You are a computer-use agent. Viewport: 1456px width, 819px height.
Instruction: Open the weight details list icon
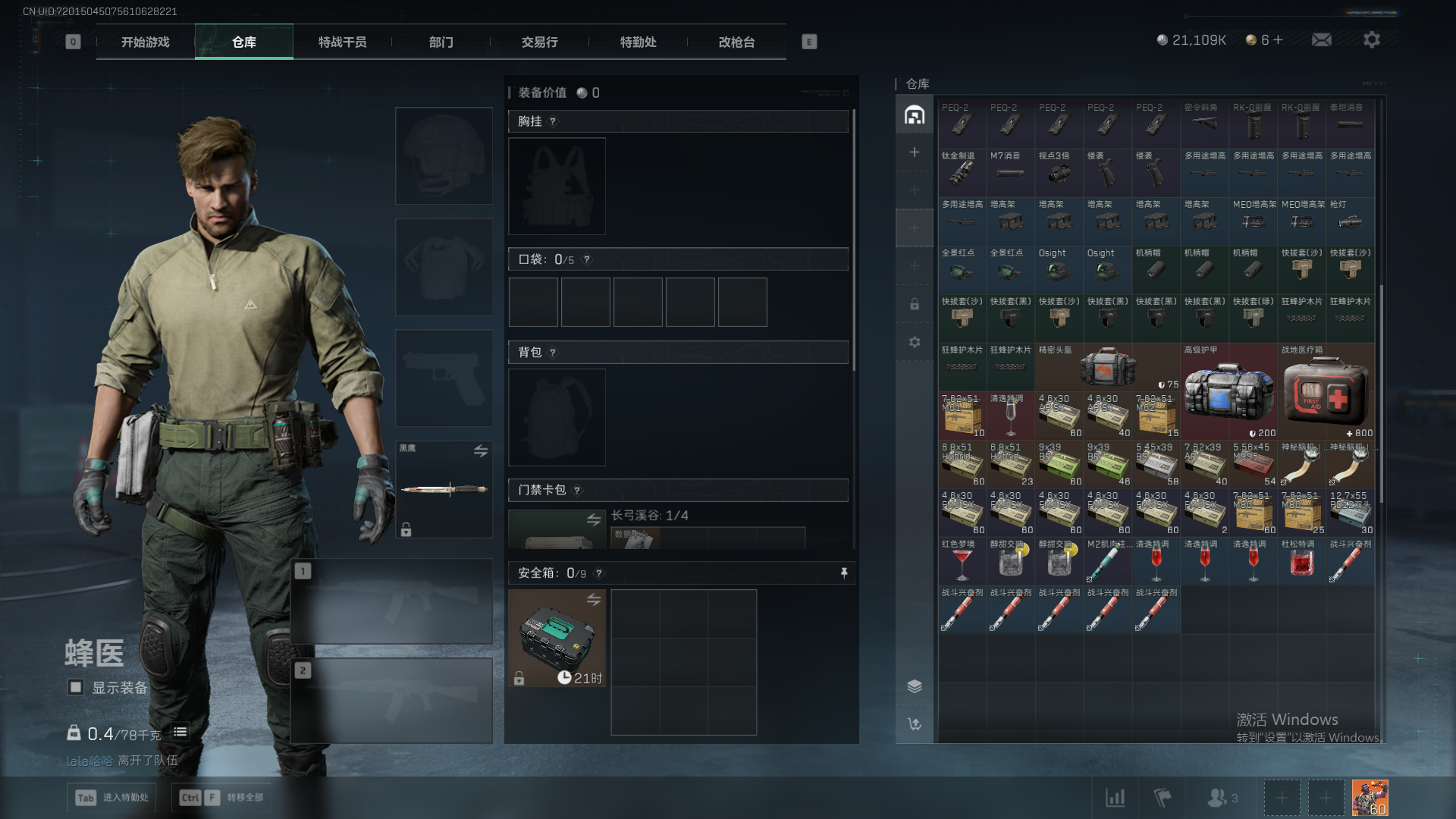[x=180, y=732]
